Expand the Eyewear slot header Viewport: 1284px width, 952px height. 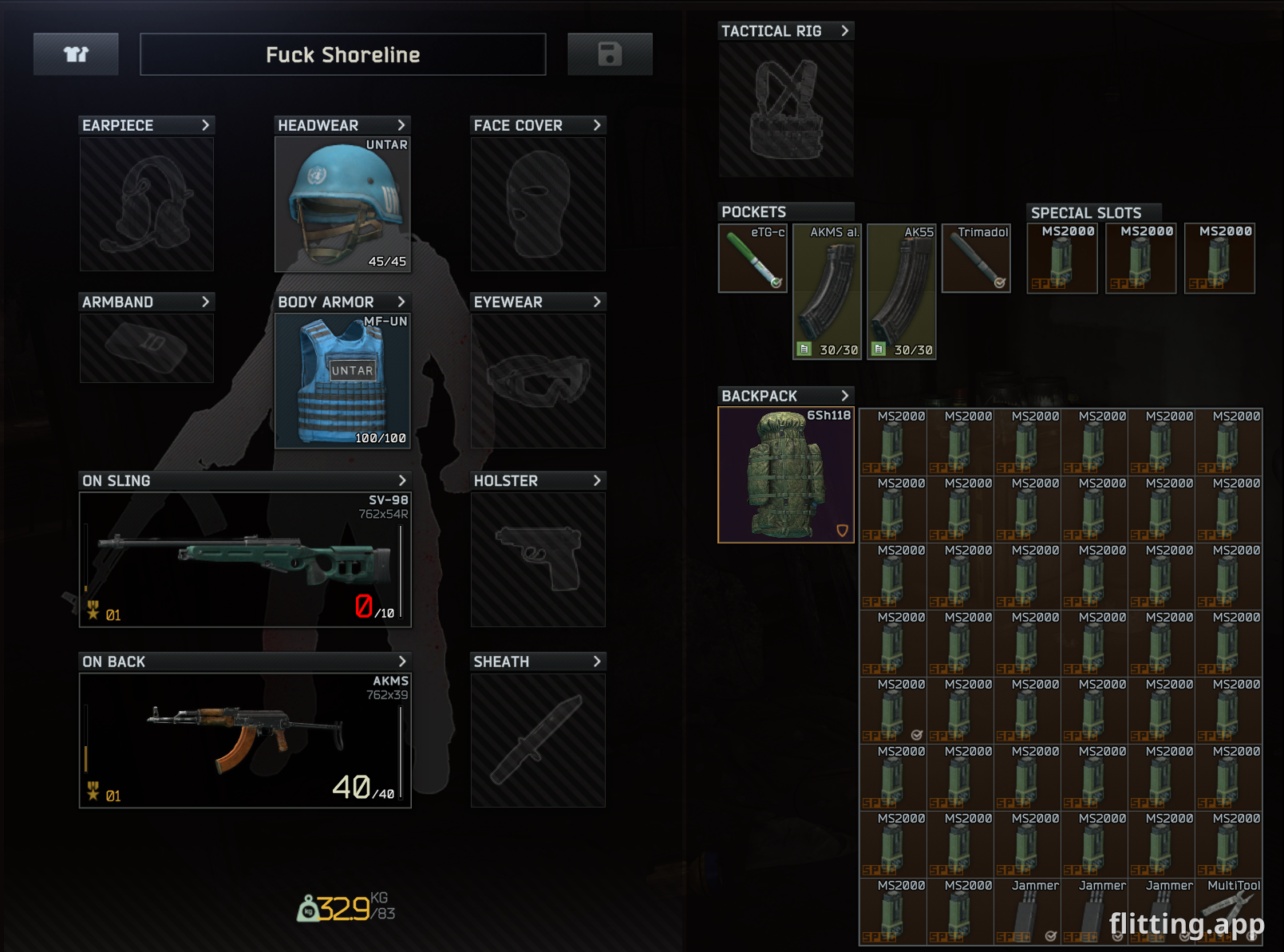[597, 302]
